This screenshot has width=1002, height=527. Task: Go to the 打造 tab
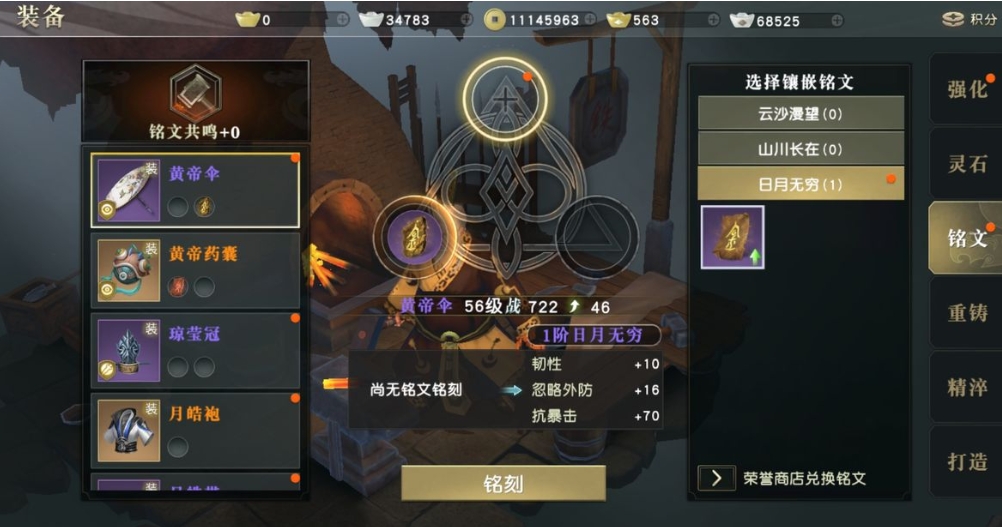point(966,462)
